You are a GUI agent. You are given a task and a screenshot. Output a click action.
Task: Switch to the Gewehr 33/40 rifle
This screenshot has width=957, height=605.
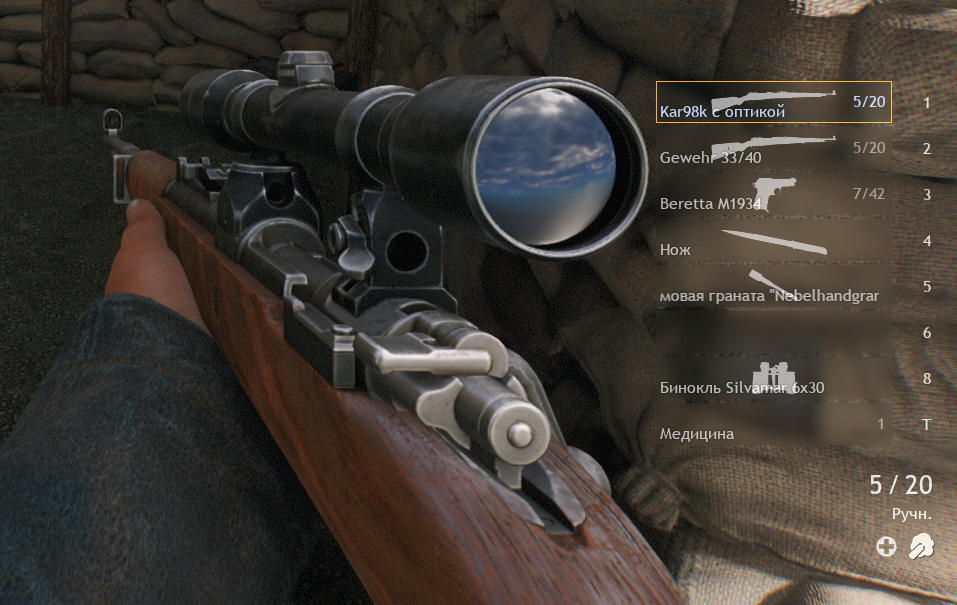pos(773,148)
